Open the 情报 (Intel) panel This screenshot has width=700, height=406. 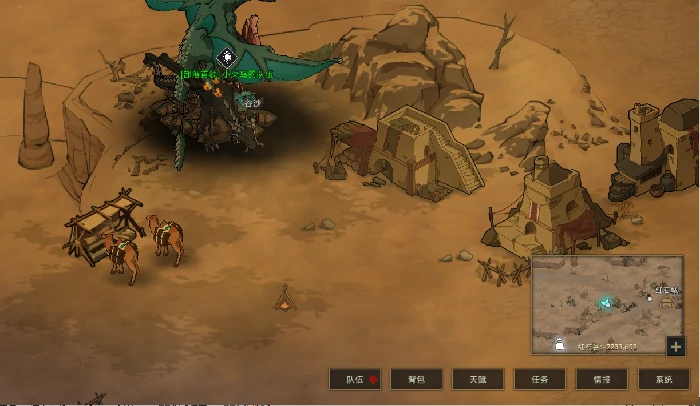click(602, 379)
